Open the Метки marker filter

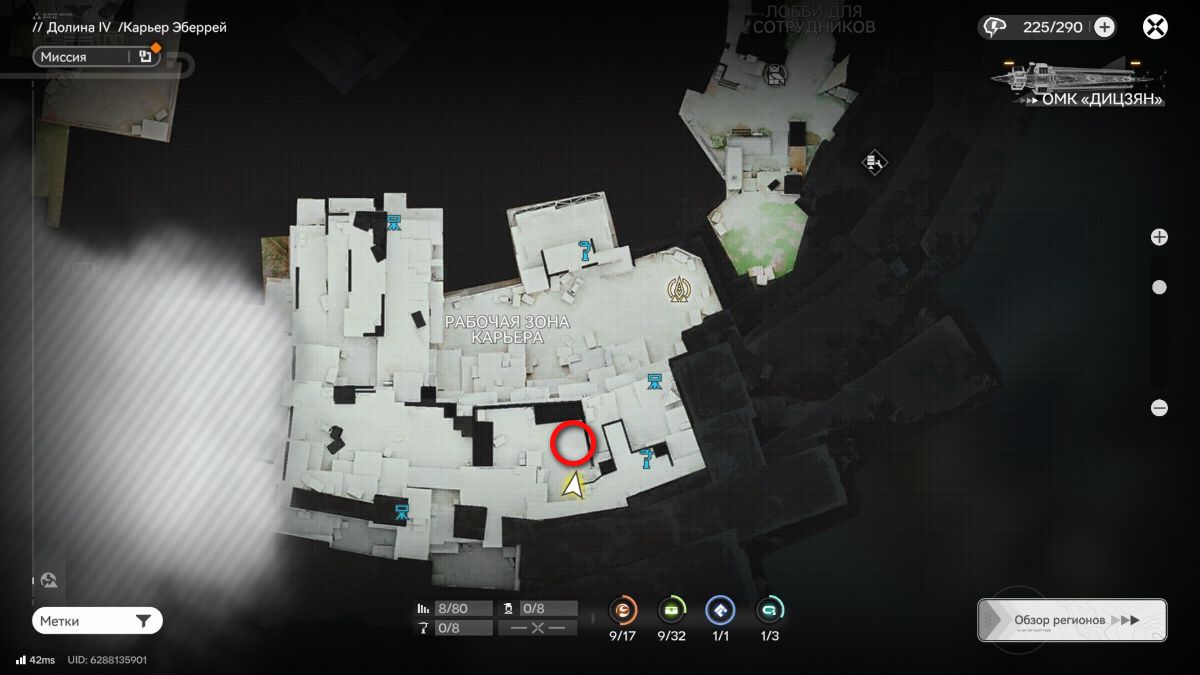coord(97,621)
